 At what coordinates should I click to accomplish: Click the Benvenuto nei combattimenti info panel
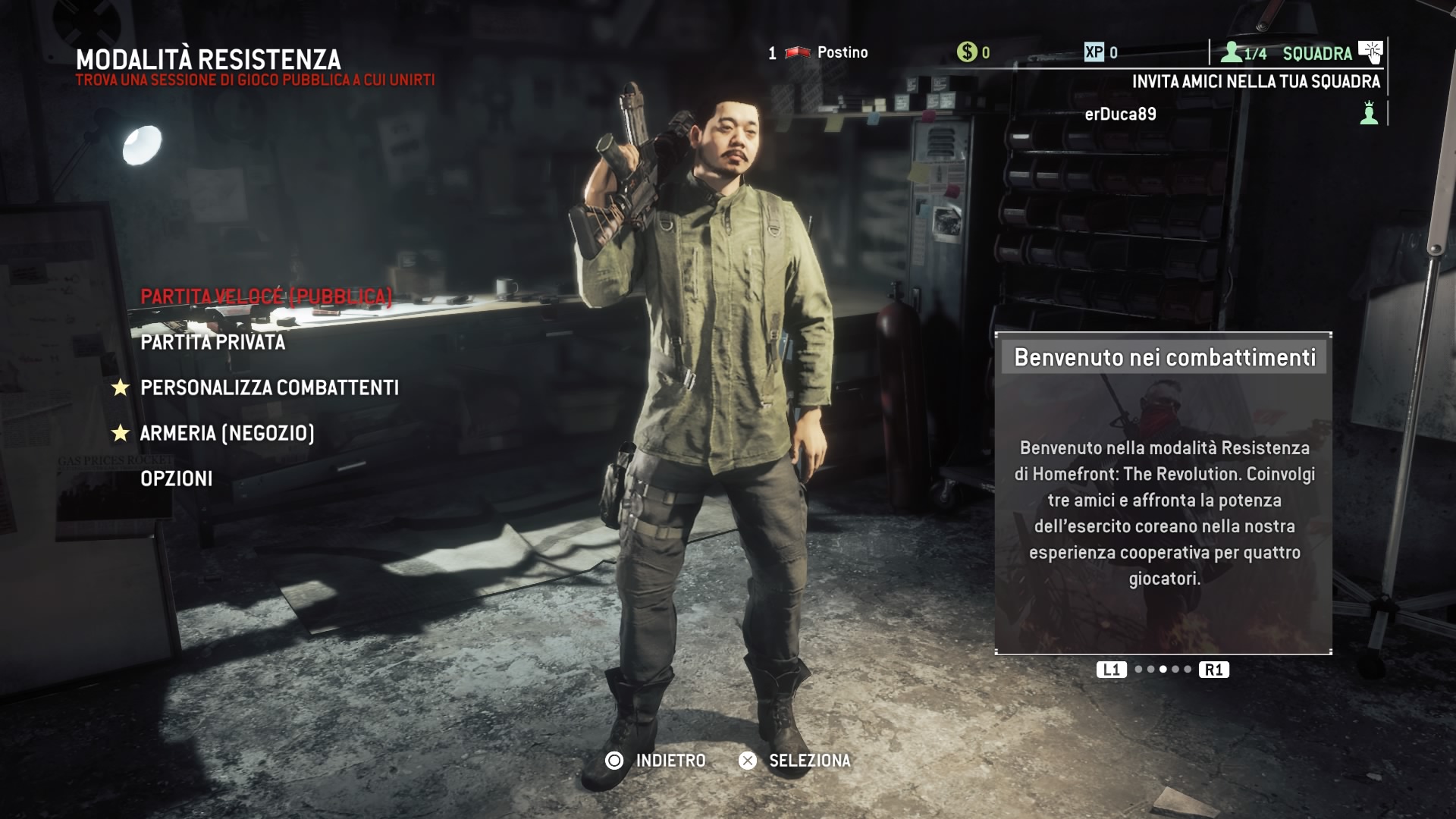tap(1163, 493)
